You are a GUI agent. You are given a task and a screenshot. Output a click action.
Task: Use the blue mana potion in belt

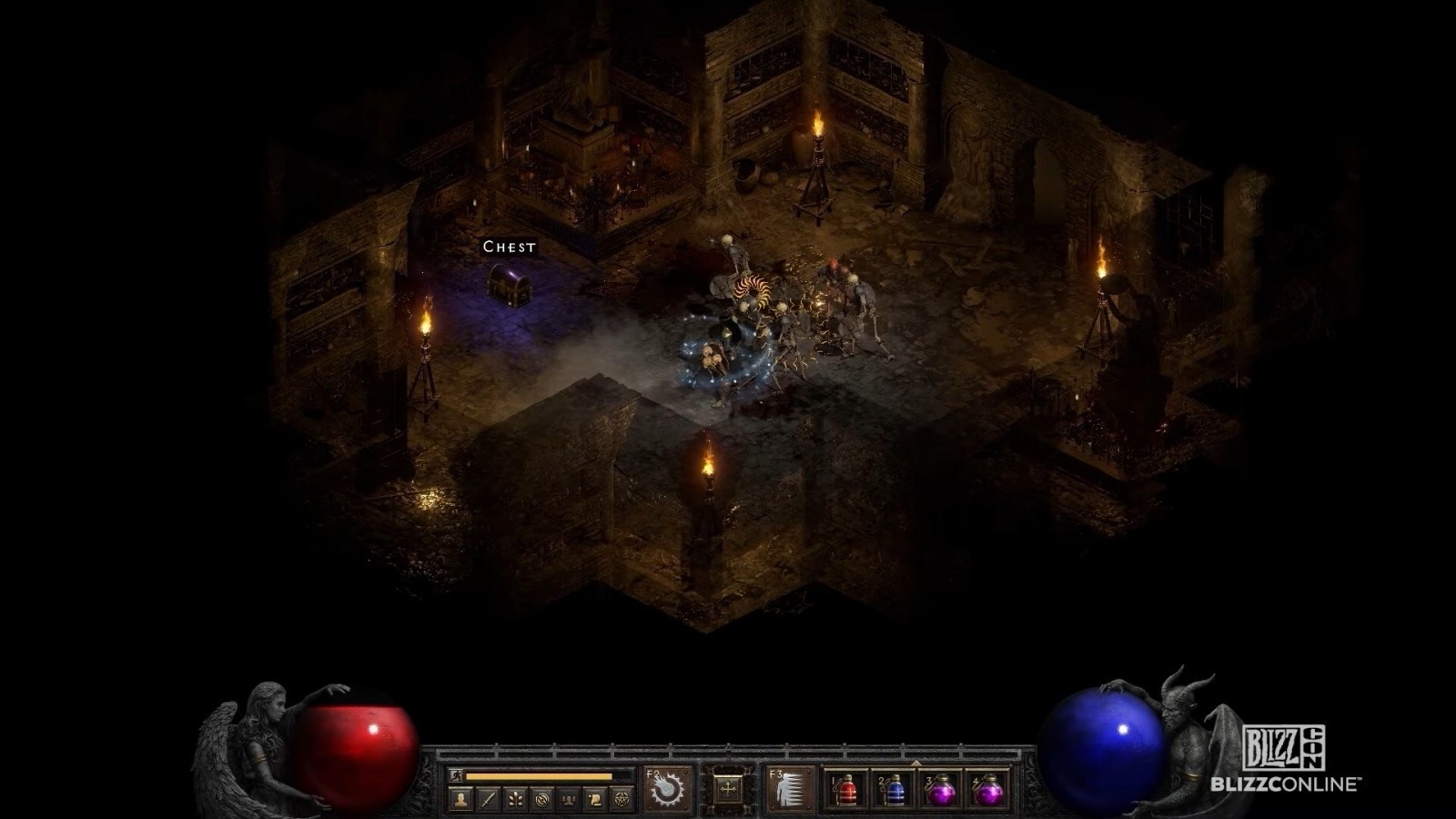(895, 790)
